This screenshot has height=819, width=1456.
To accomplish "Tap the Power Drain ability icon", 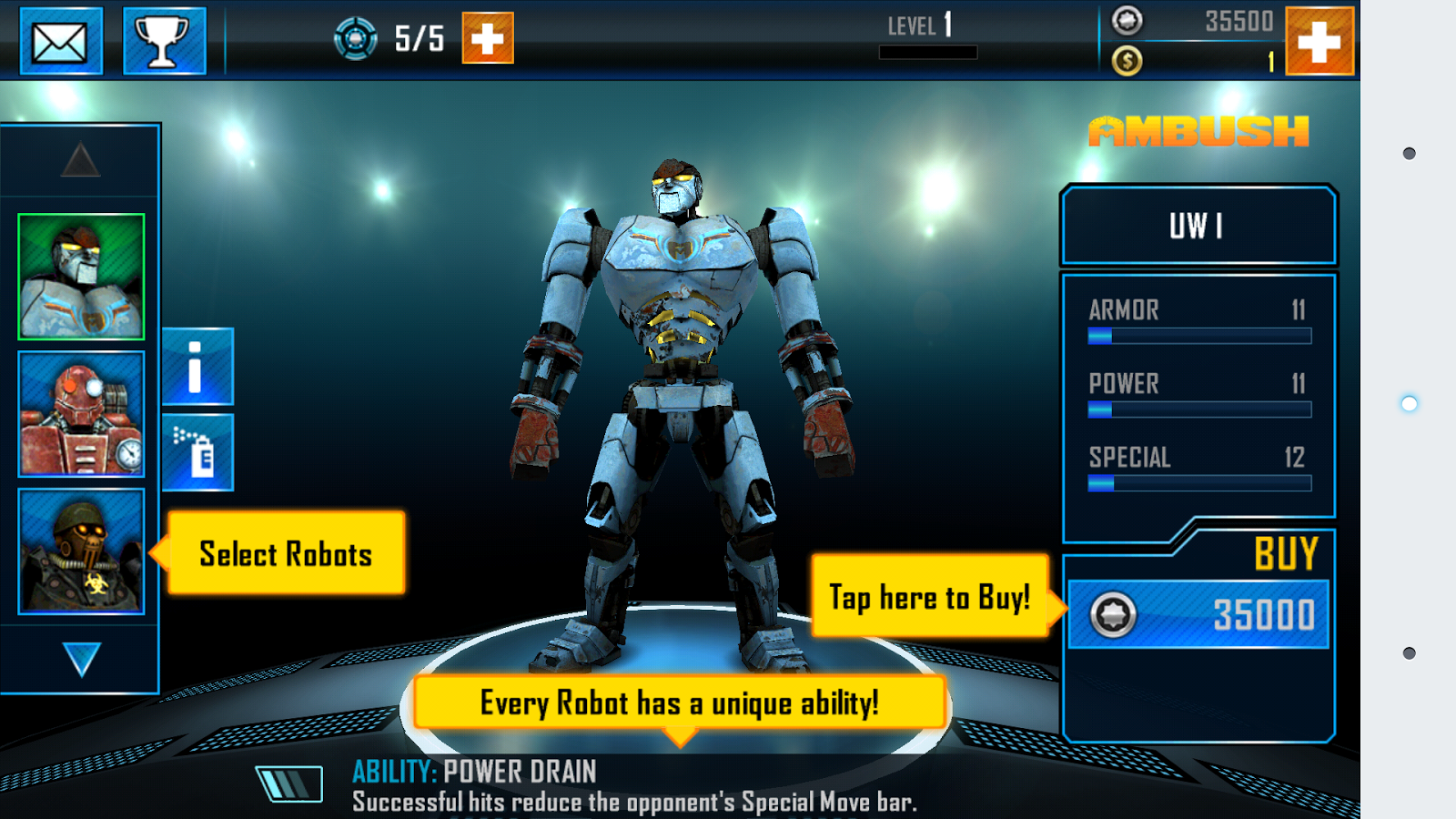I will pyautogui.click(x=289, y=784).
